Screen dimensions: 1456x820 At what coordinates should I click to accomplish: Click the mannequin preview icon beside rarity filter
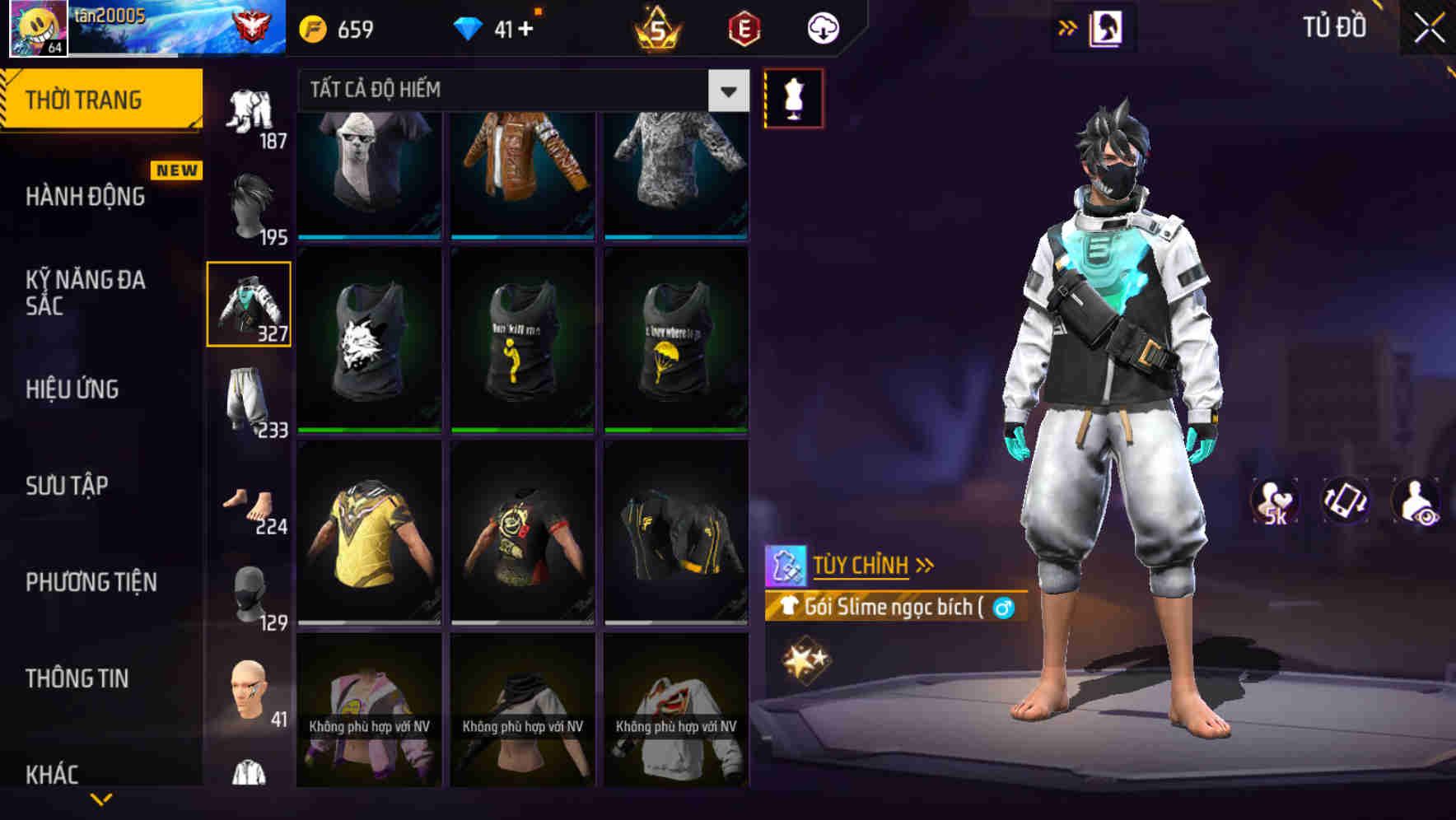click(793, 98)
